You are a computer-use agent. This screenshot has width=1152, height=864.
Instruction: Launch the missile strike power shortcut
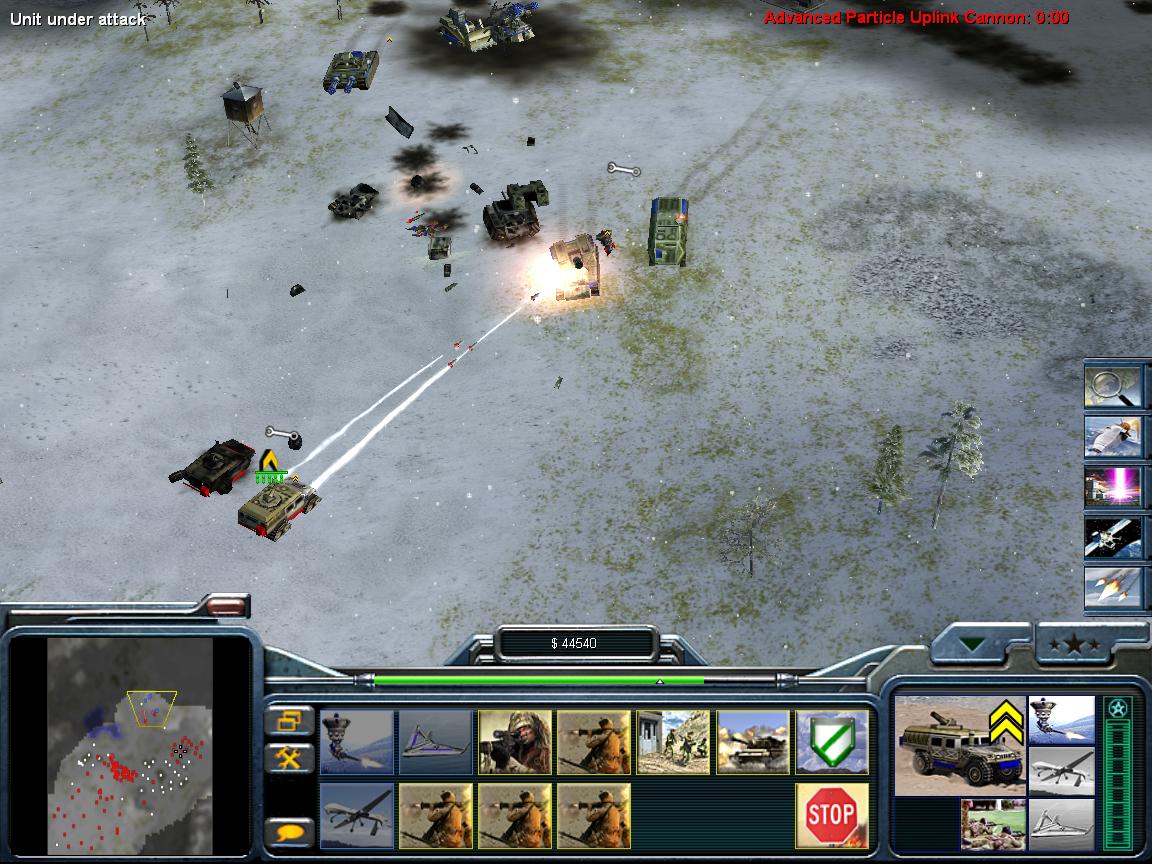point(1113,586)
